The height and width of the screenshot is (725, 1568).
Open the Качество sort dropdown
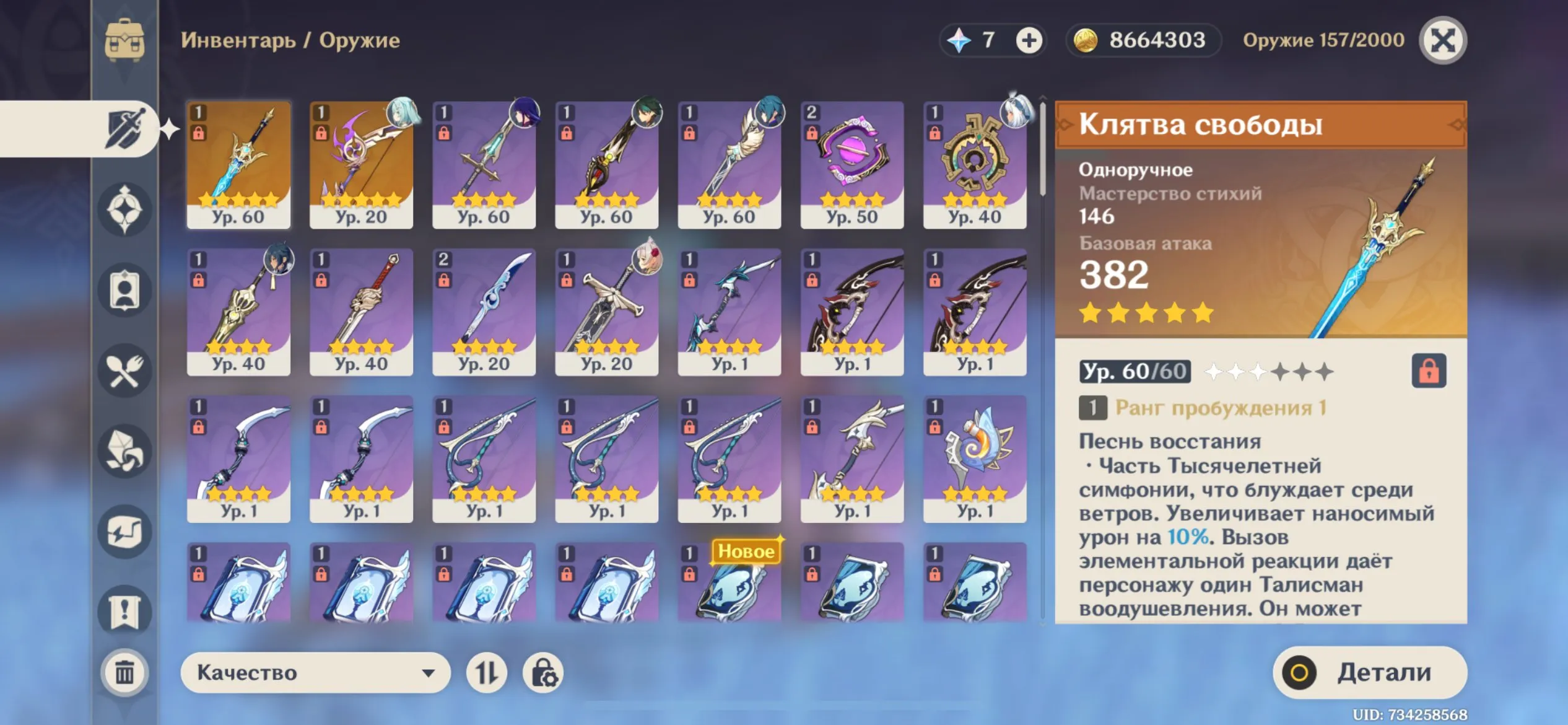click(x=315, y=672)
